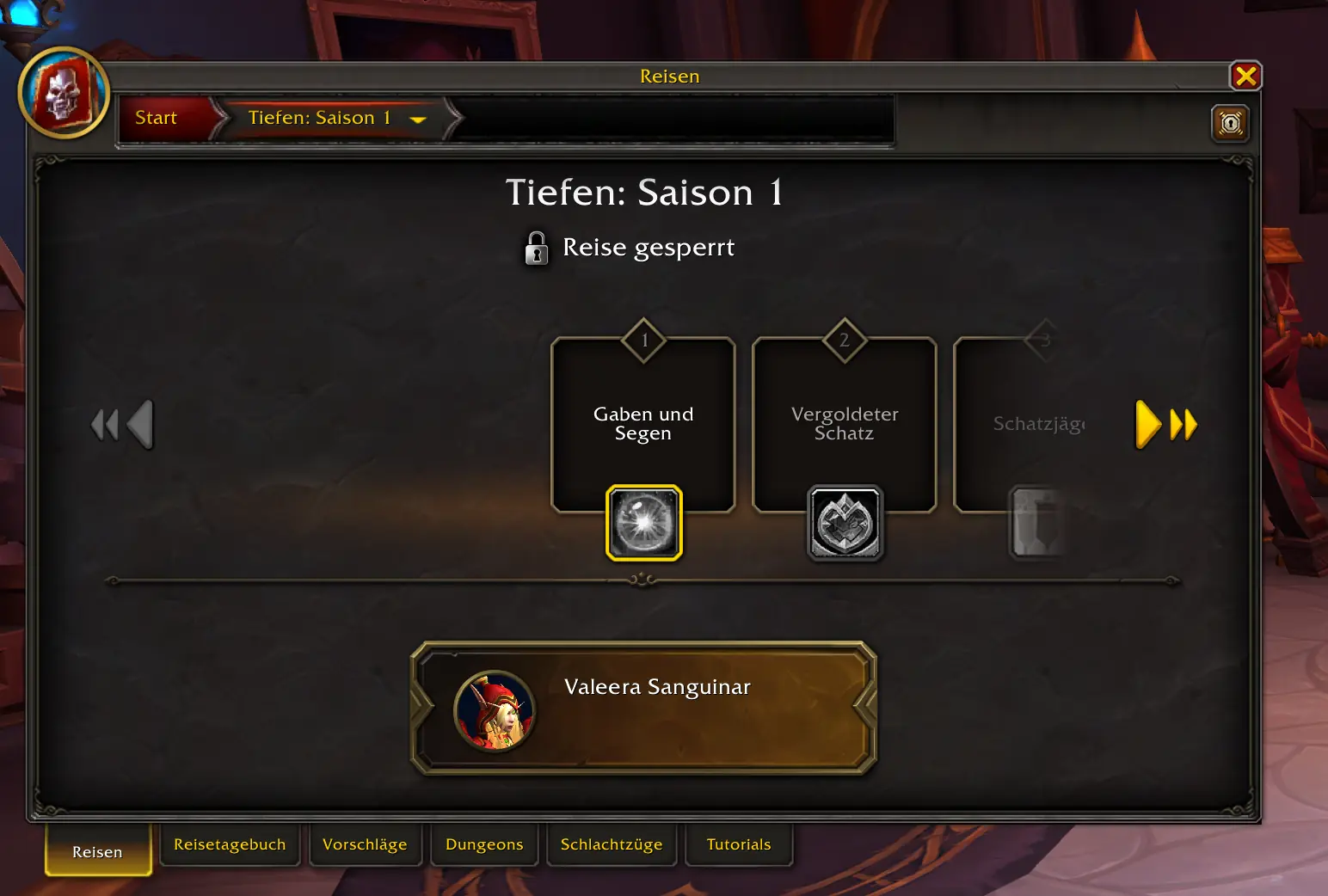Switch to the Reisetagebuch tab
This screenshot has height=896, width=1328.
coord(230,844)
